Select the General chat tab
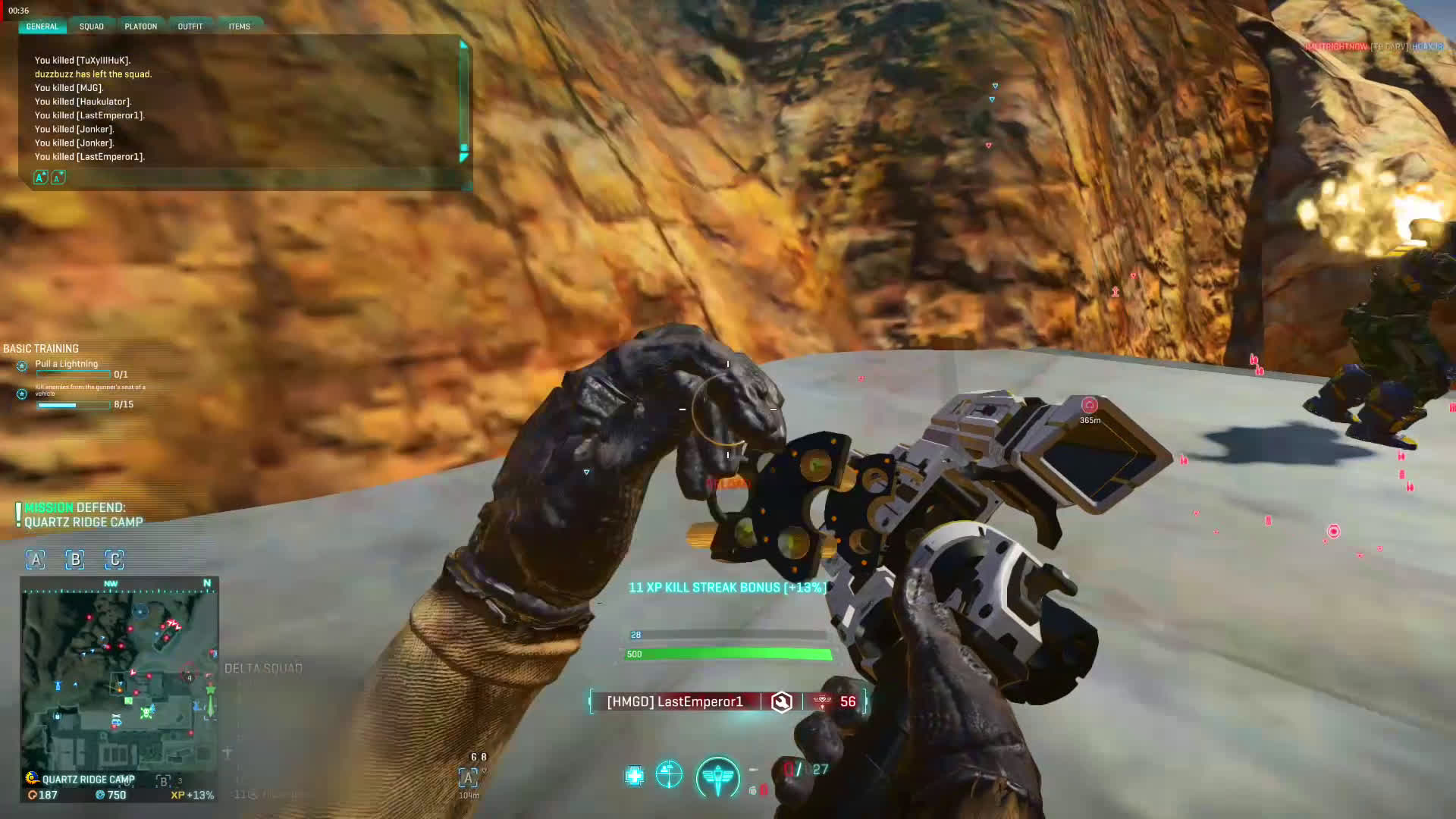The width and height of the screenshot is (1456, 819). (x=42, y=27)
